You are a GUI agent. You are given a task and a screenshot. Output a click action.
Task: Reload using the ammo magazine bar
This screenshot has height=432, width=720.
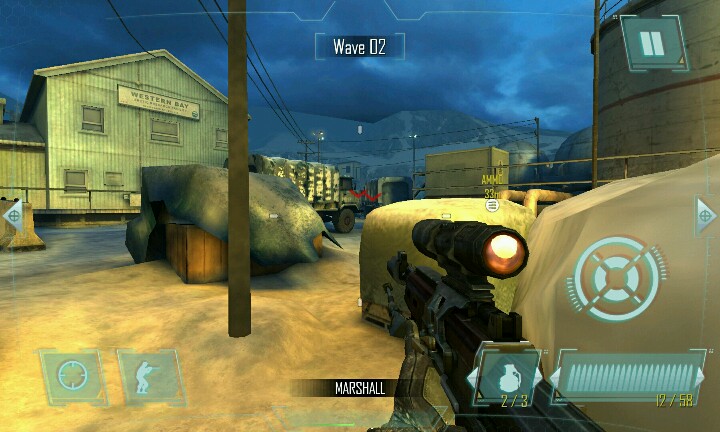[x=630, y=375]
